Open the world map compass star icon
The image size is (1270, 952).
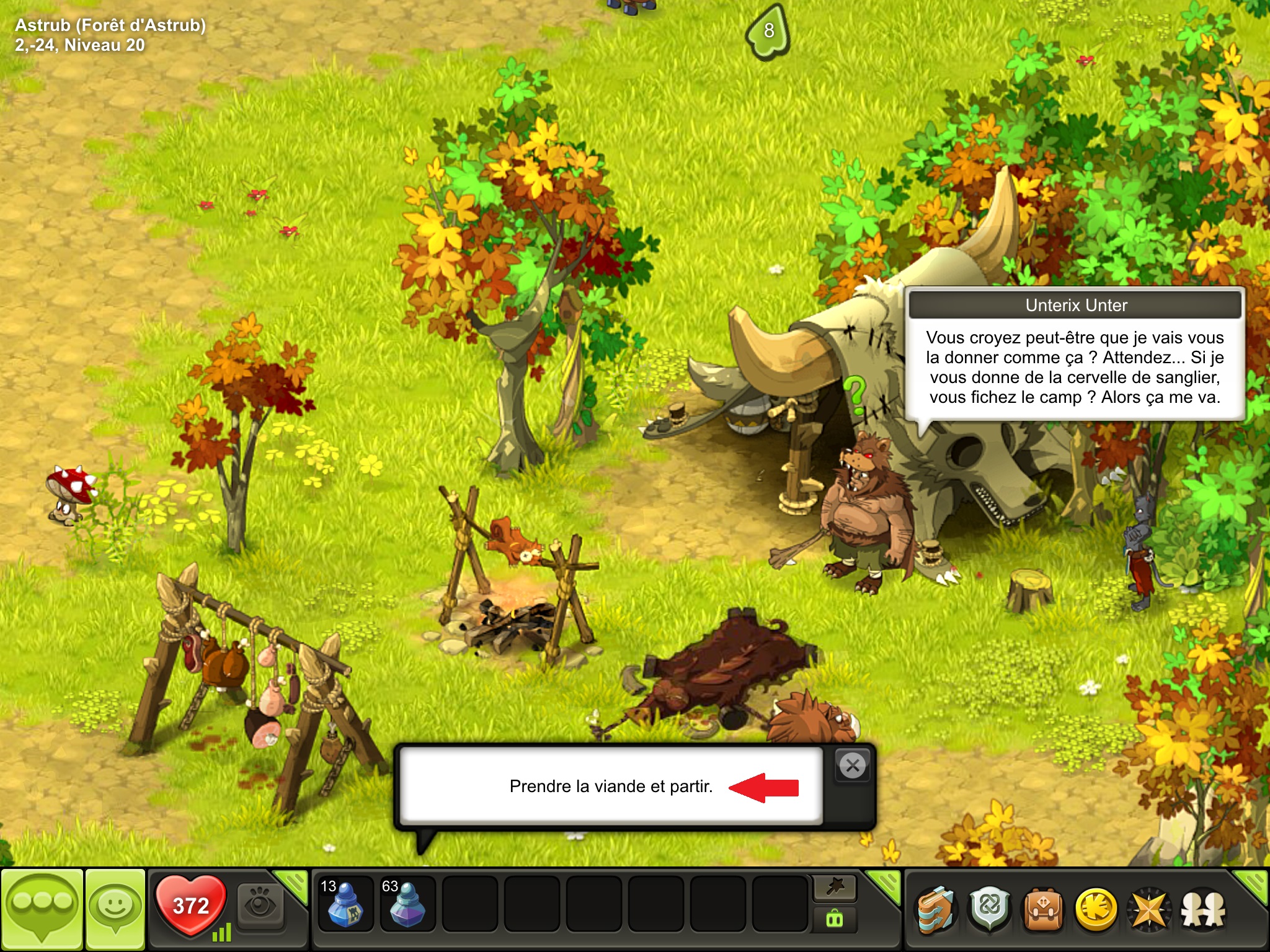point(1149,910)
